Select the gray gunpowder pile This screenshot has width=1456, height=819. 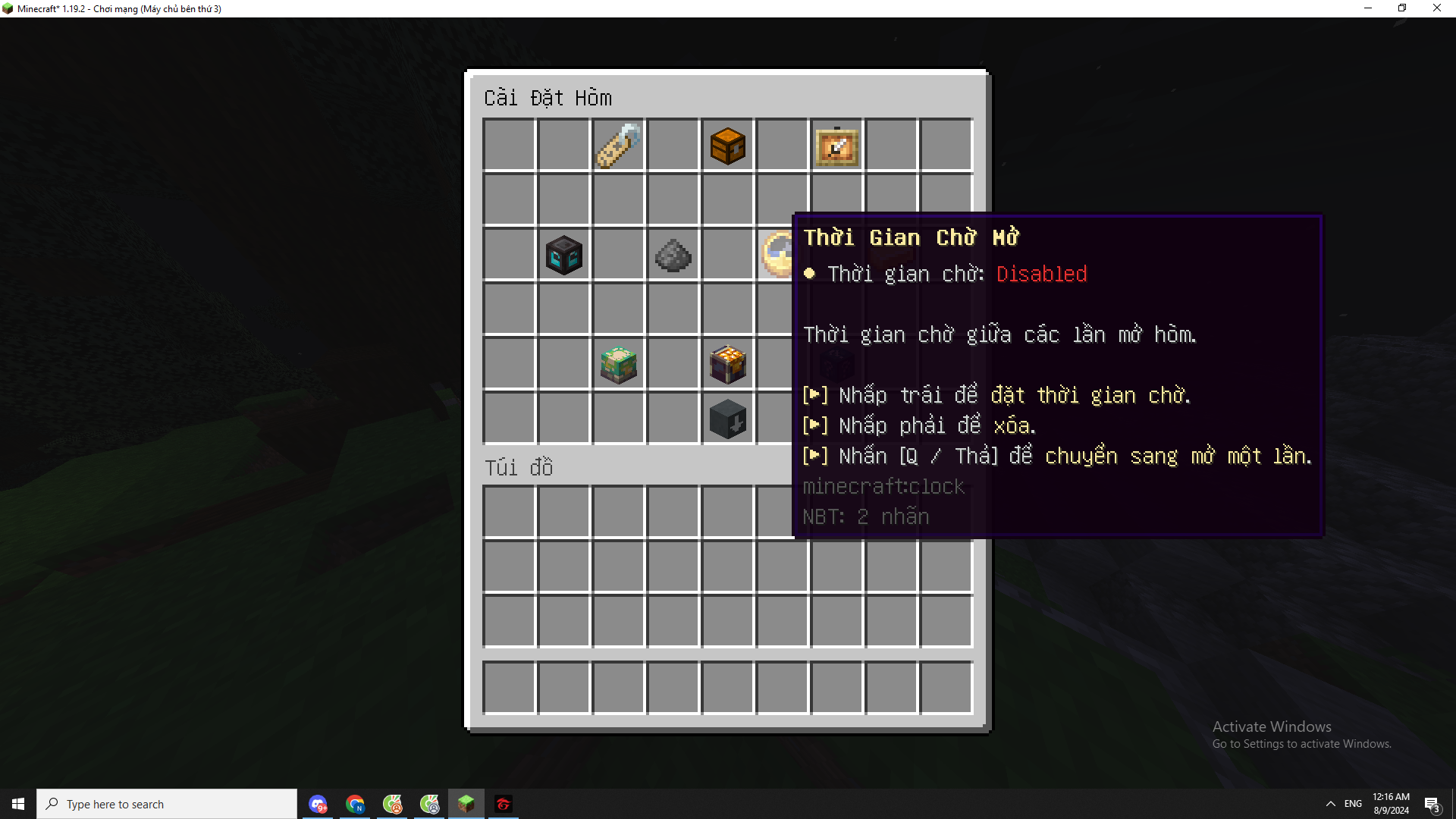[x=673, y=255]
